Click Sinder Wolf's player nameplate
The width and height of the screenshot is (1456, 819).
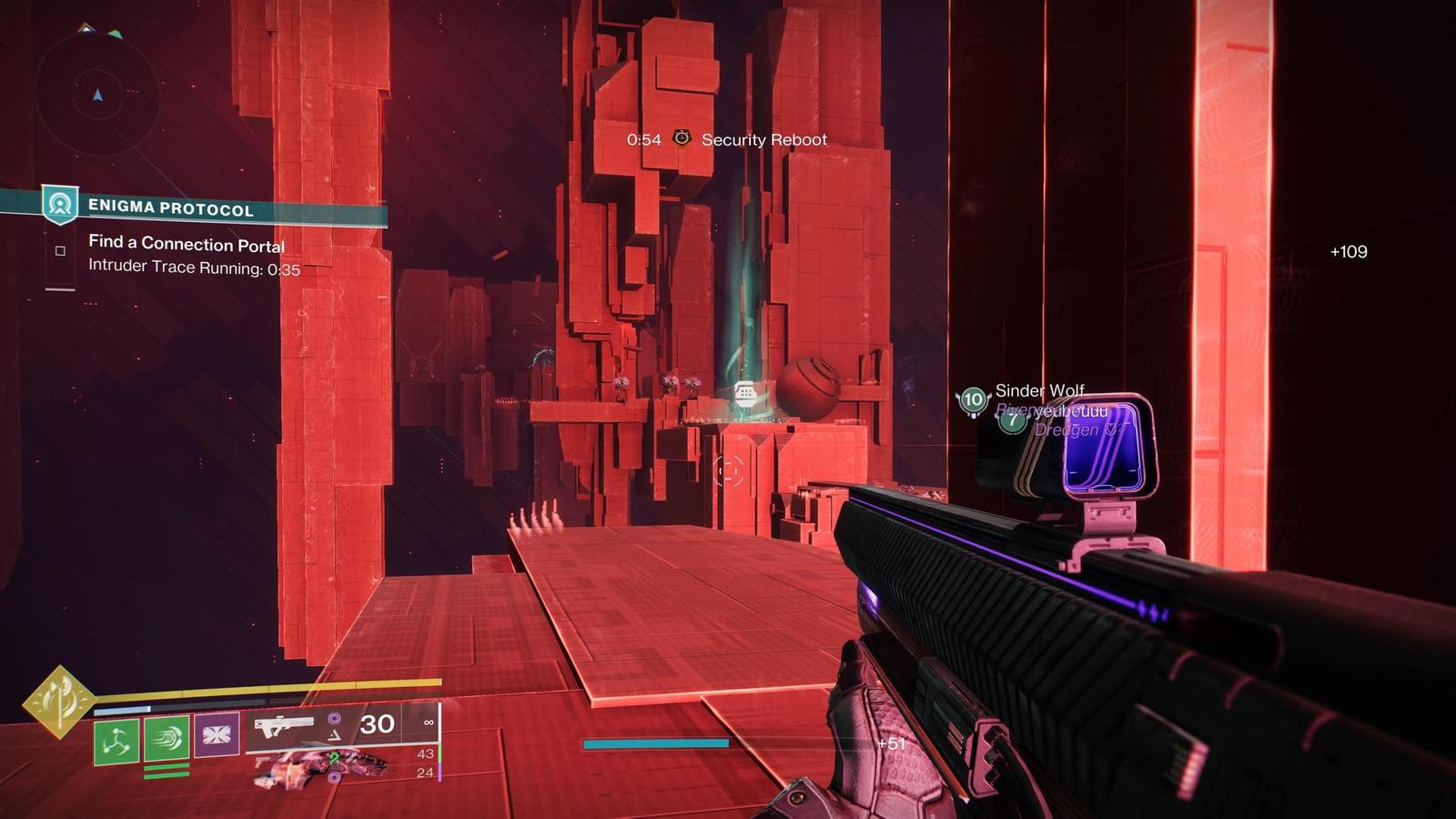pos(1038,391)
